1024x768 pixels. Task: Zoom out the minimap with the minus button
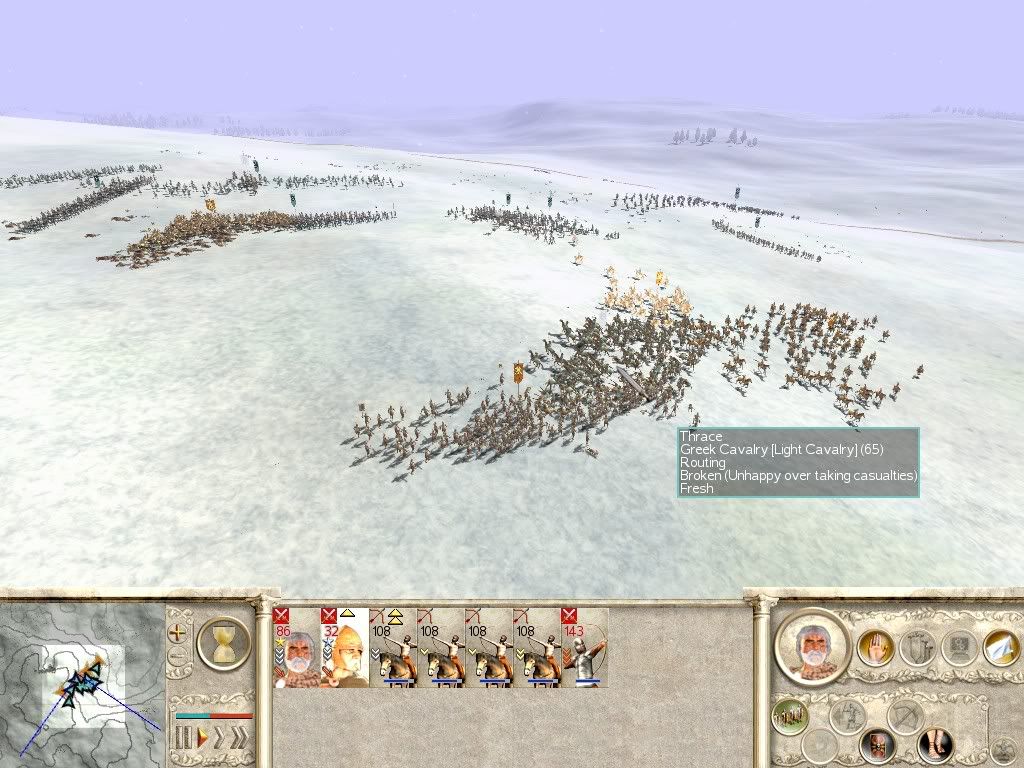(x=178, y=657)
